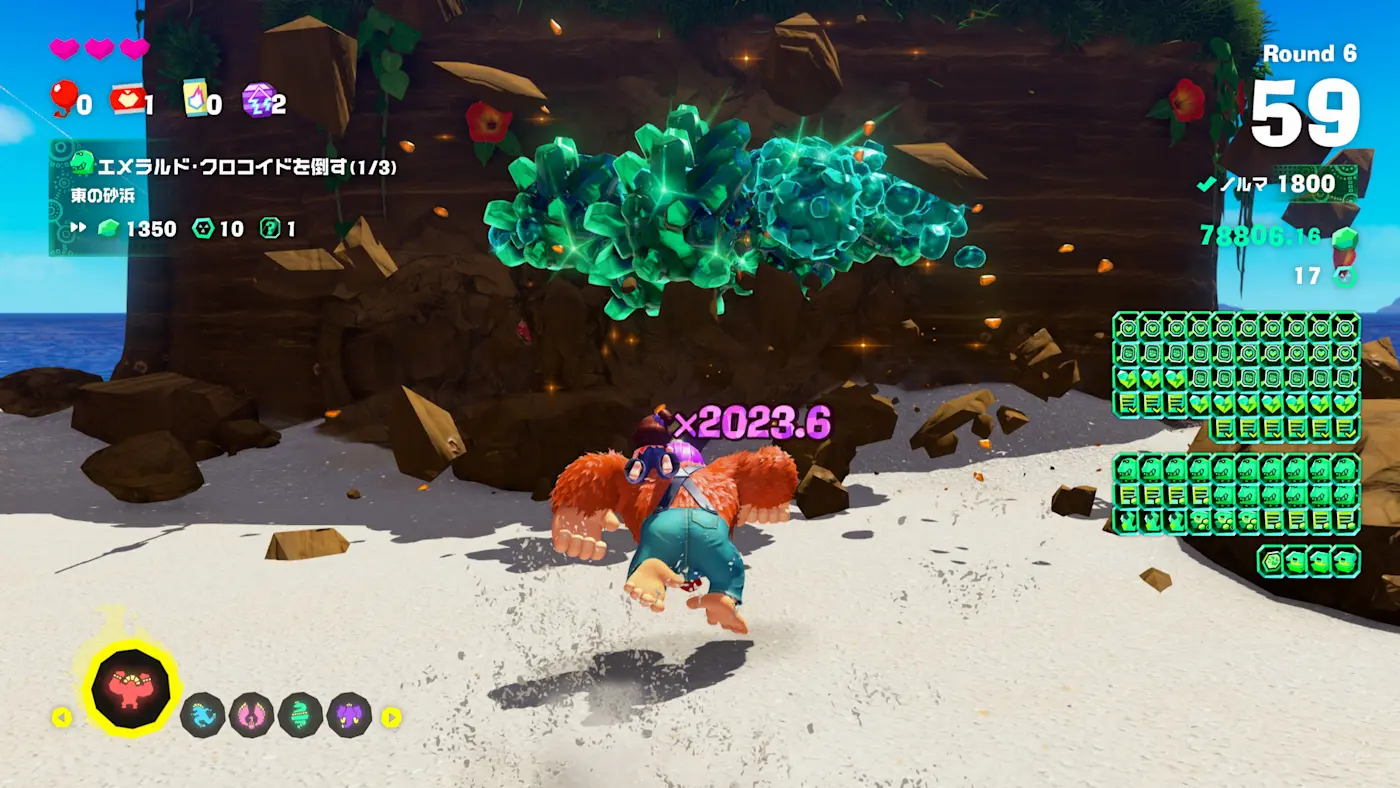Viewport: 1400px width, 788px height.
Task: Switch to the green Snake Bananza icon
Action: 300,715
